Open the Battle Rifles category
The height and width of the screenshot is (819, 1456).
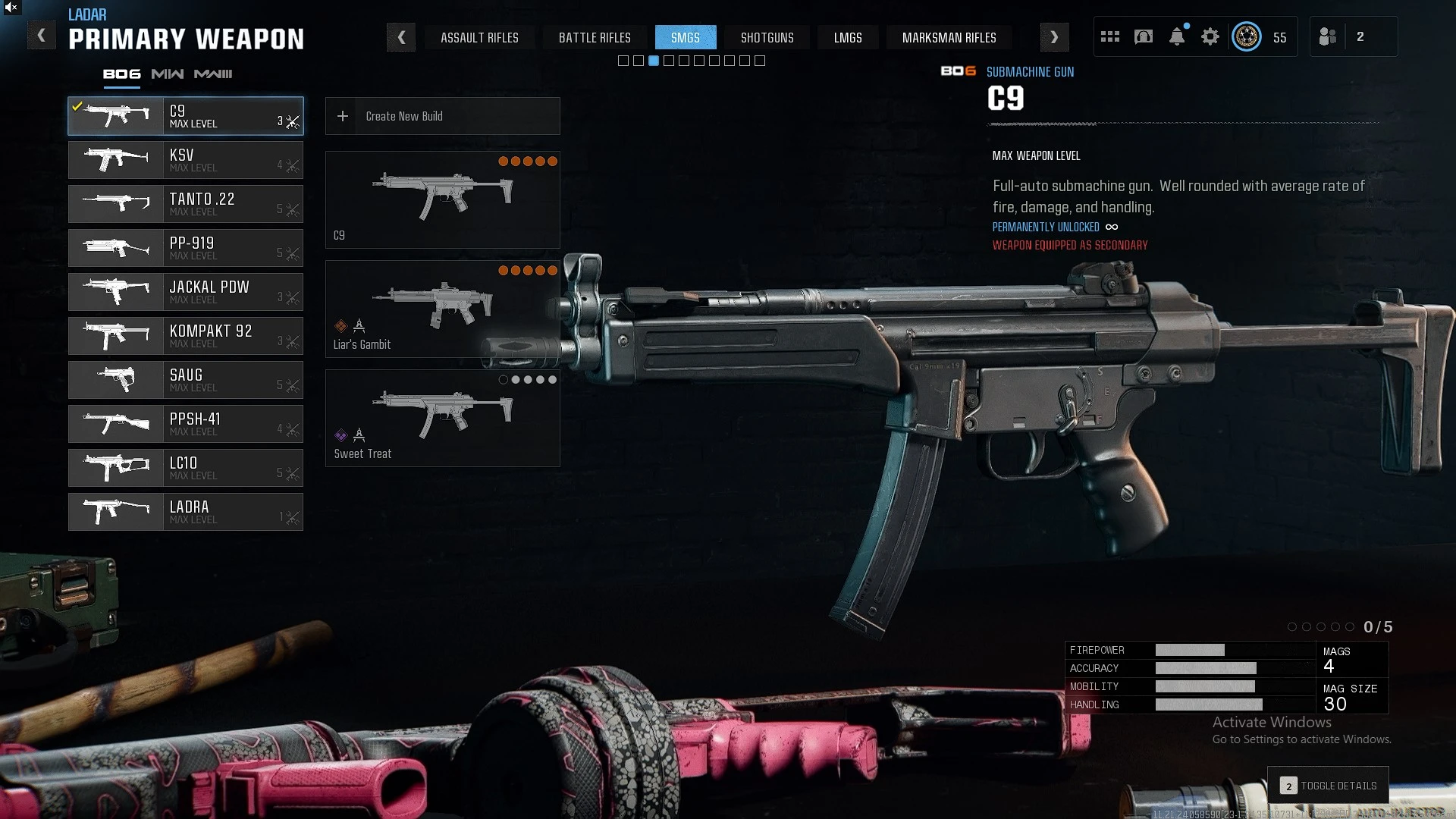[595, 37]
